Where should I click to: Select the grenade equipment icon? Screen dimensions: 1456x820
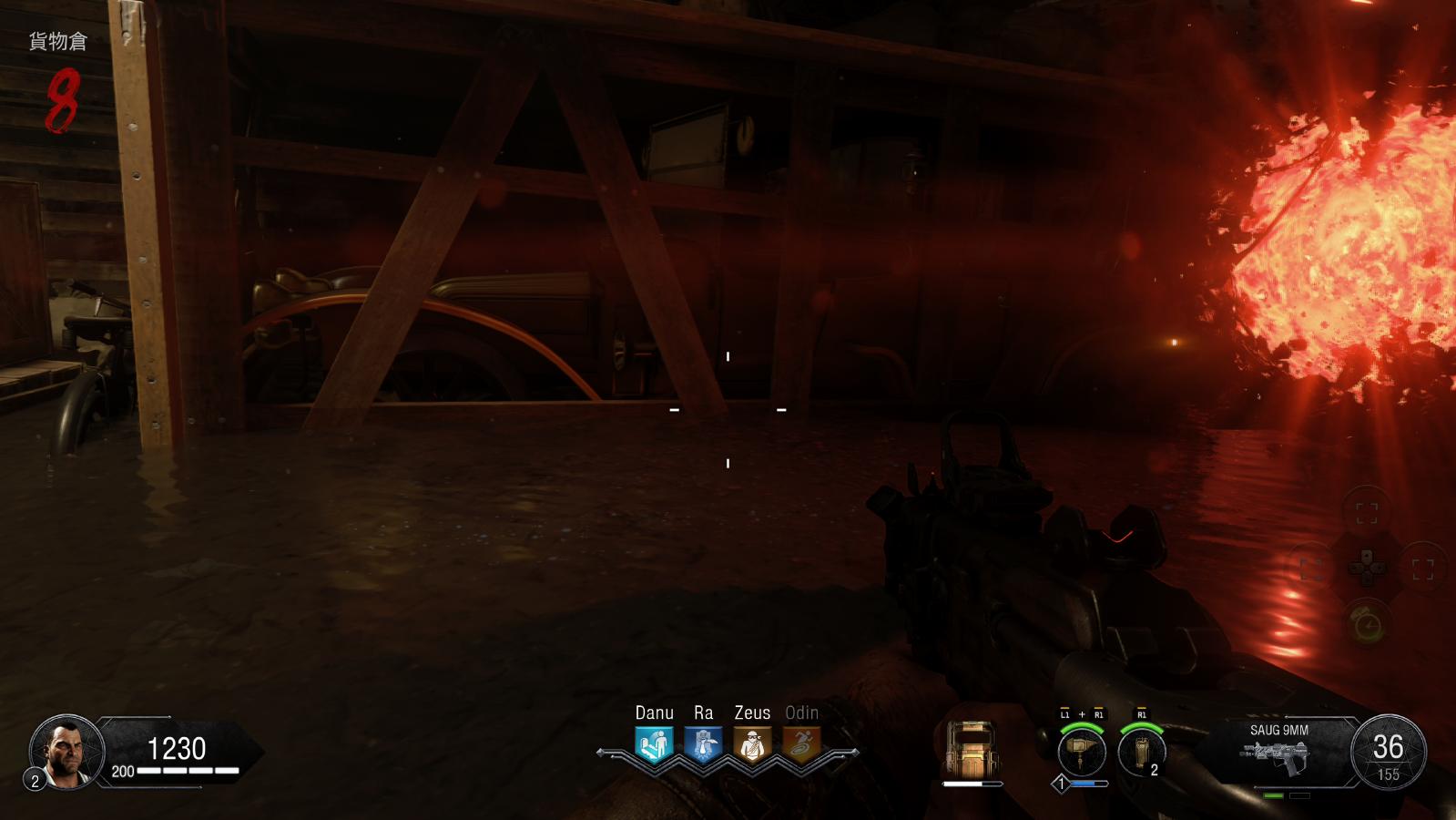(x=1141, y=753)
